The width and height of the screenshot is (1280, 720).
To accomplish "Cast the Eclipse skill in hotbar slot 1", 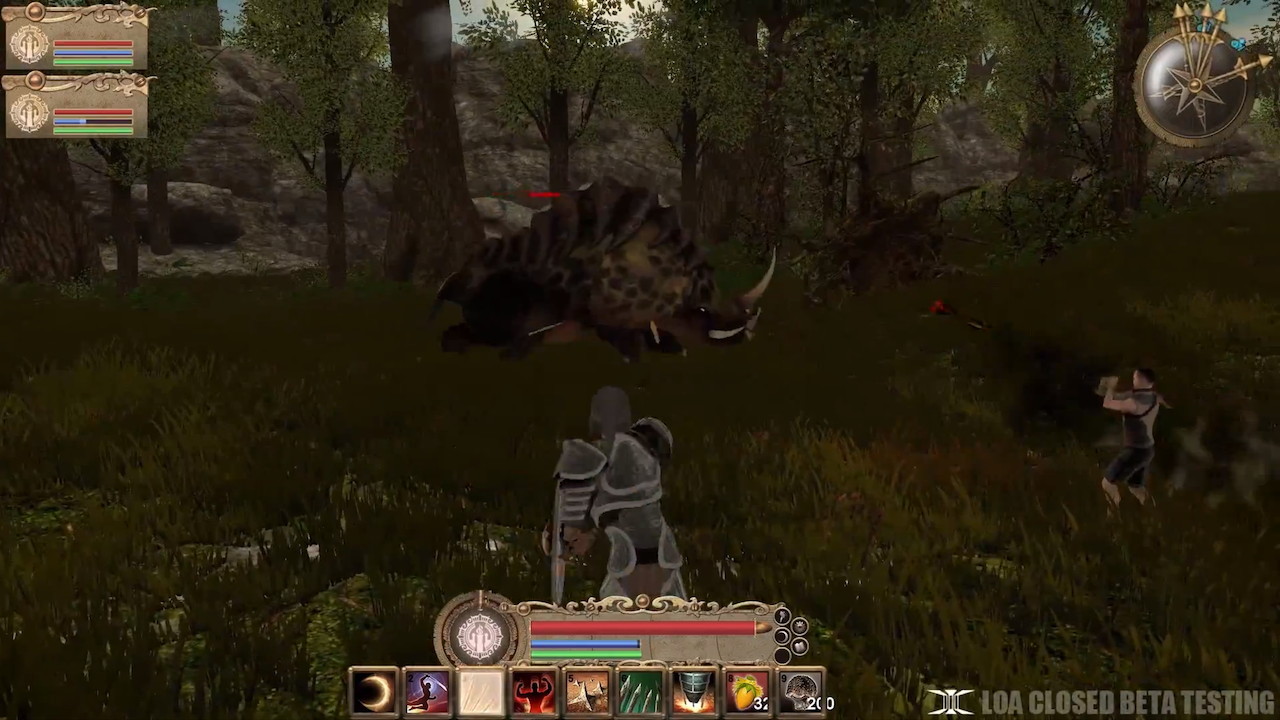I will coord(373,690).
